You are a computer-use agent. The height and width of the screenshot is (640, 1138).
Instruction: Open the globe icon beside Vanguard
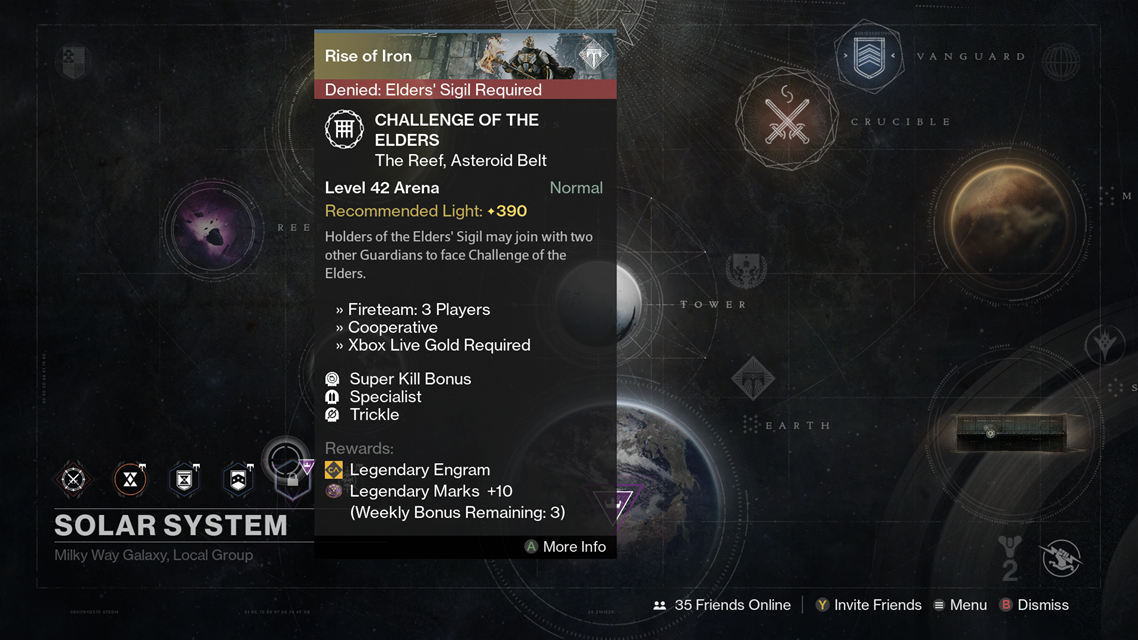tap(1060, 62)
